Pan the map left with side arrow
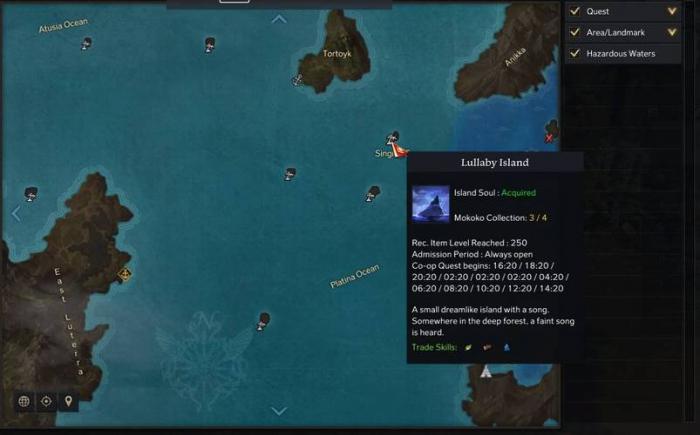Screen dimensions: 700x435 (x=15, y=213)
